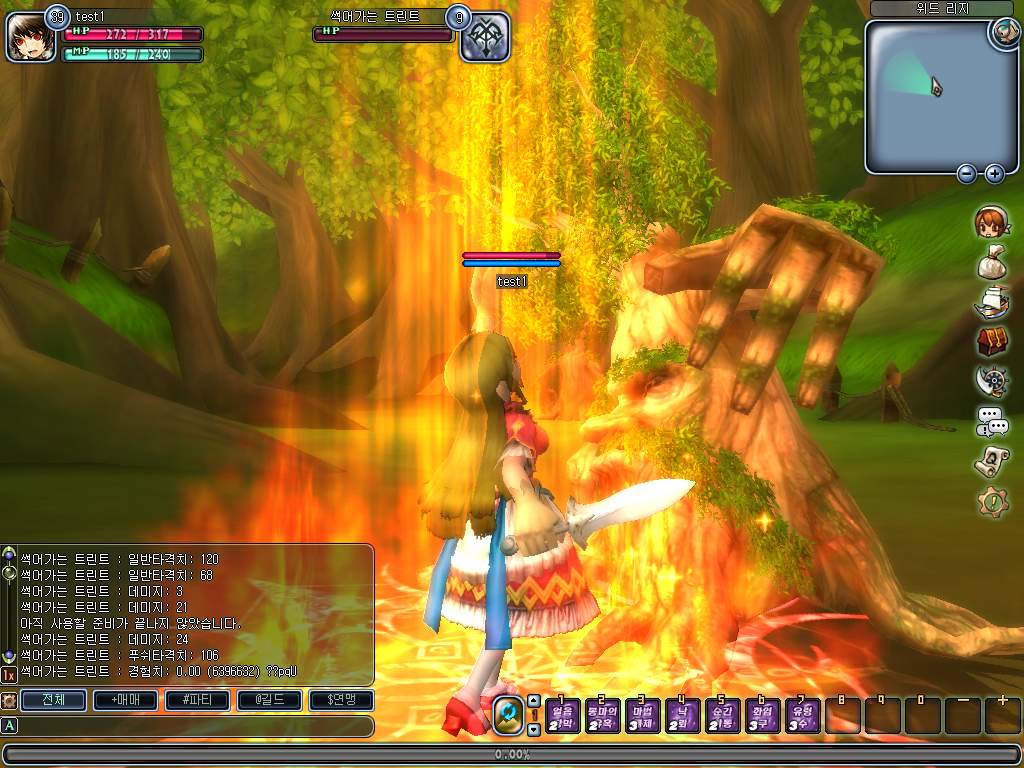The image size is (1024, 768).
Task: Open the ship's wheel and blade icon
Action: coord(991,381)
